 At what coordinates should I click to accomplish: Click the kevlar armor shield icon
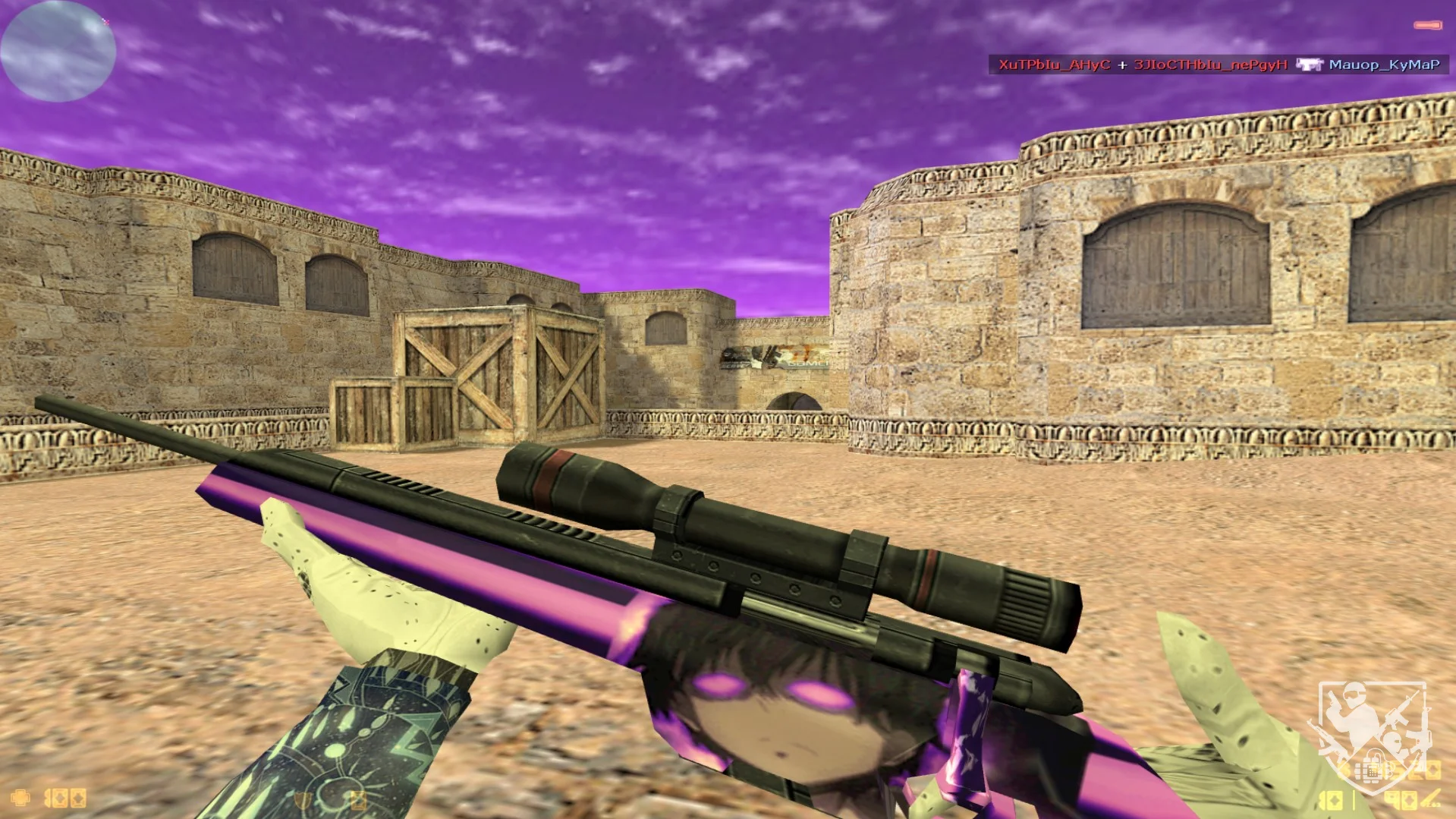[x=303, y=800]
